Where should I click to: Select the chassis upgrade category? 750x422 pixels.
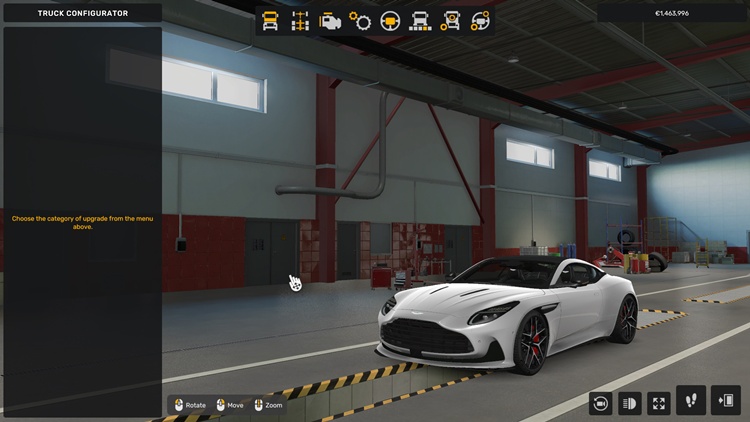[300, 21]
